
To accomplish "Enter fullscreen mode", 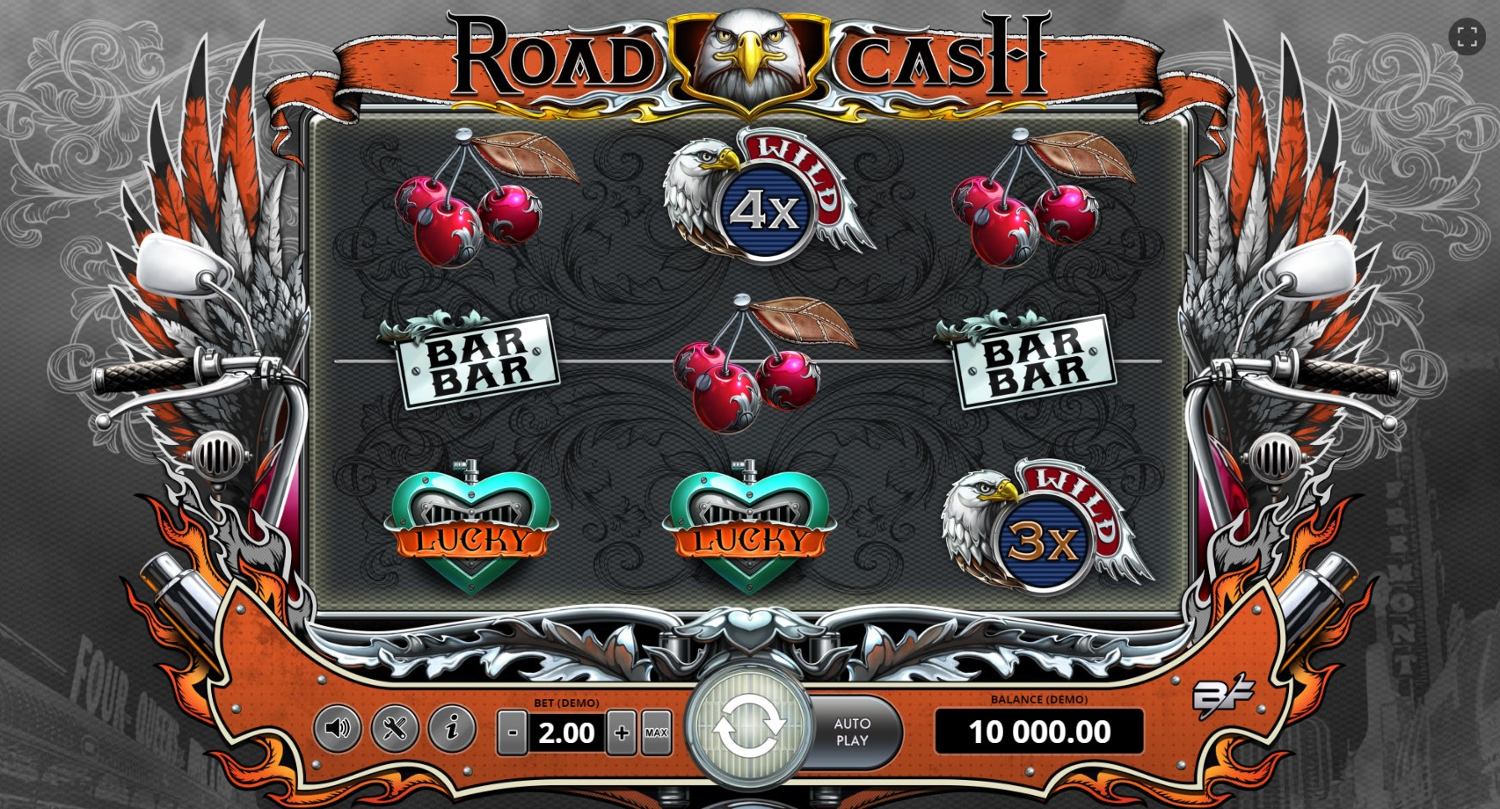I will pos(1467,37).
